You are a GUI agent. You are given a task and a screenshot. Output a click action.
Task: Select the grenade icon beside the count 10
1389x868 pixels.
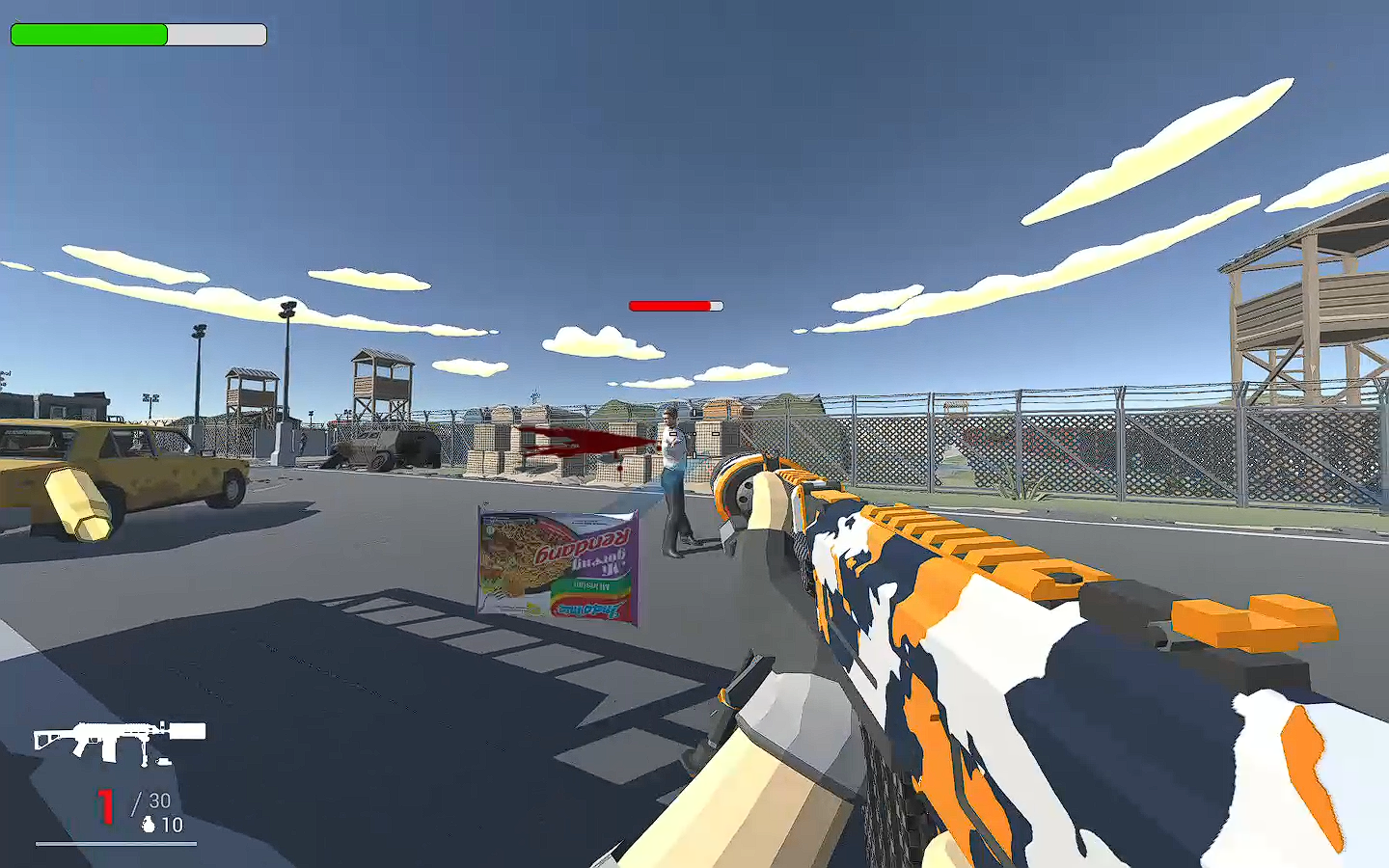point(149,825)
